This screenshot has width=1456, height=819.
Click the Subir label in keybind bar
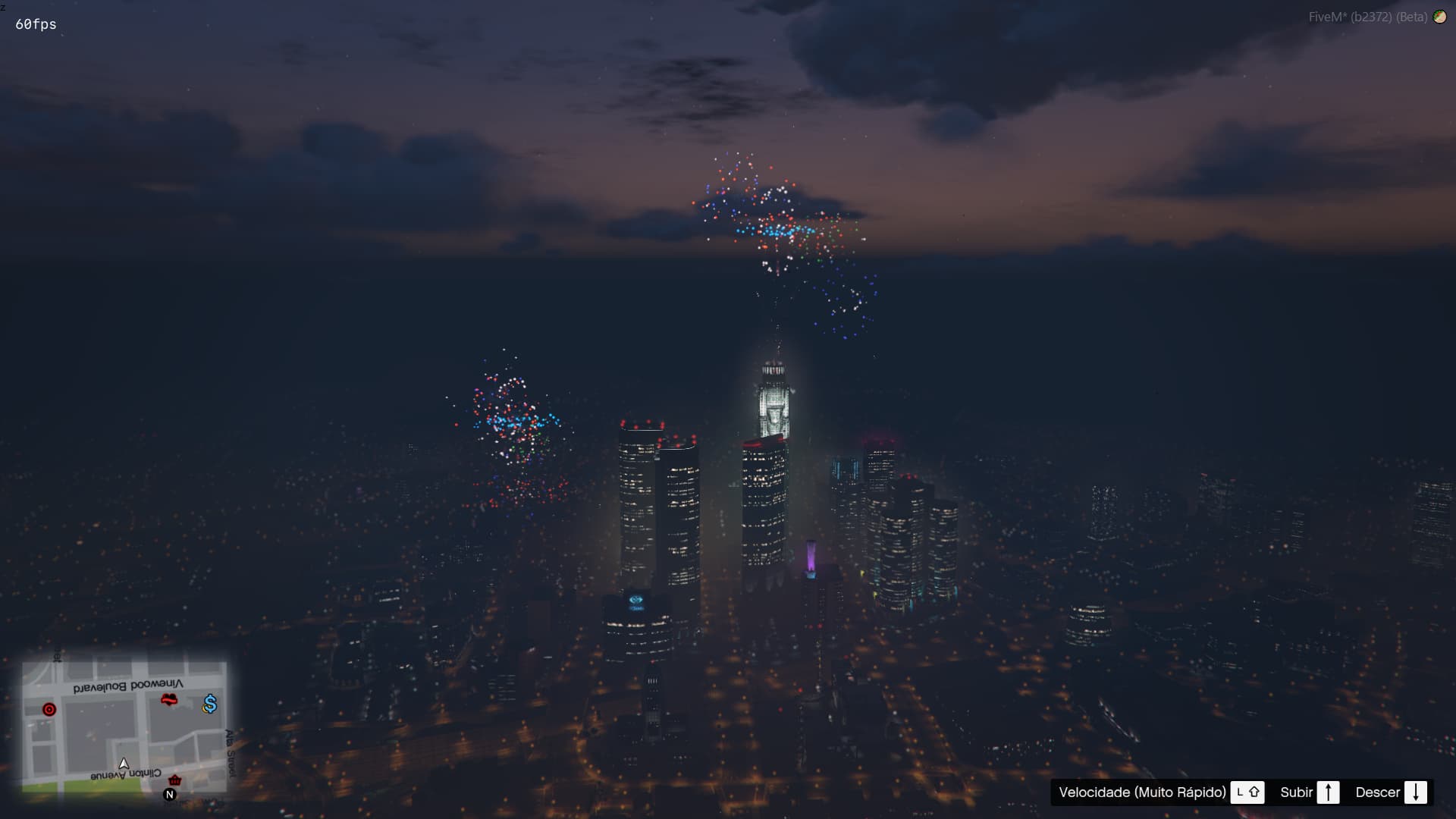coord(1298,792)
